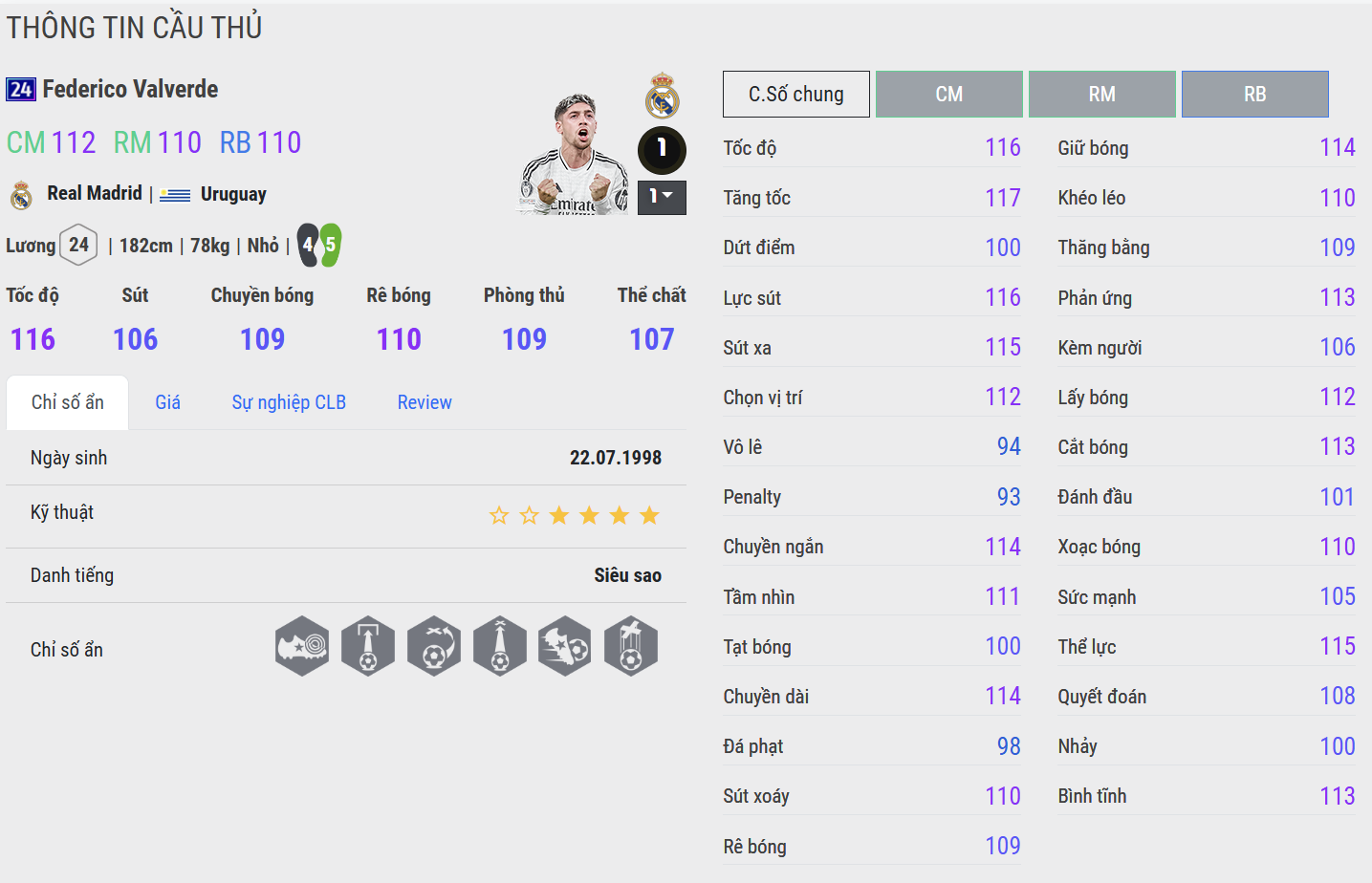Choose the RB position tab
The image size is (1372, 883).
(x=1254, y=94)
